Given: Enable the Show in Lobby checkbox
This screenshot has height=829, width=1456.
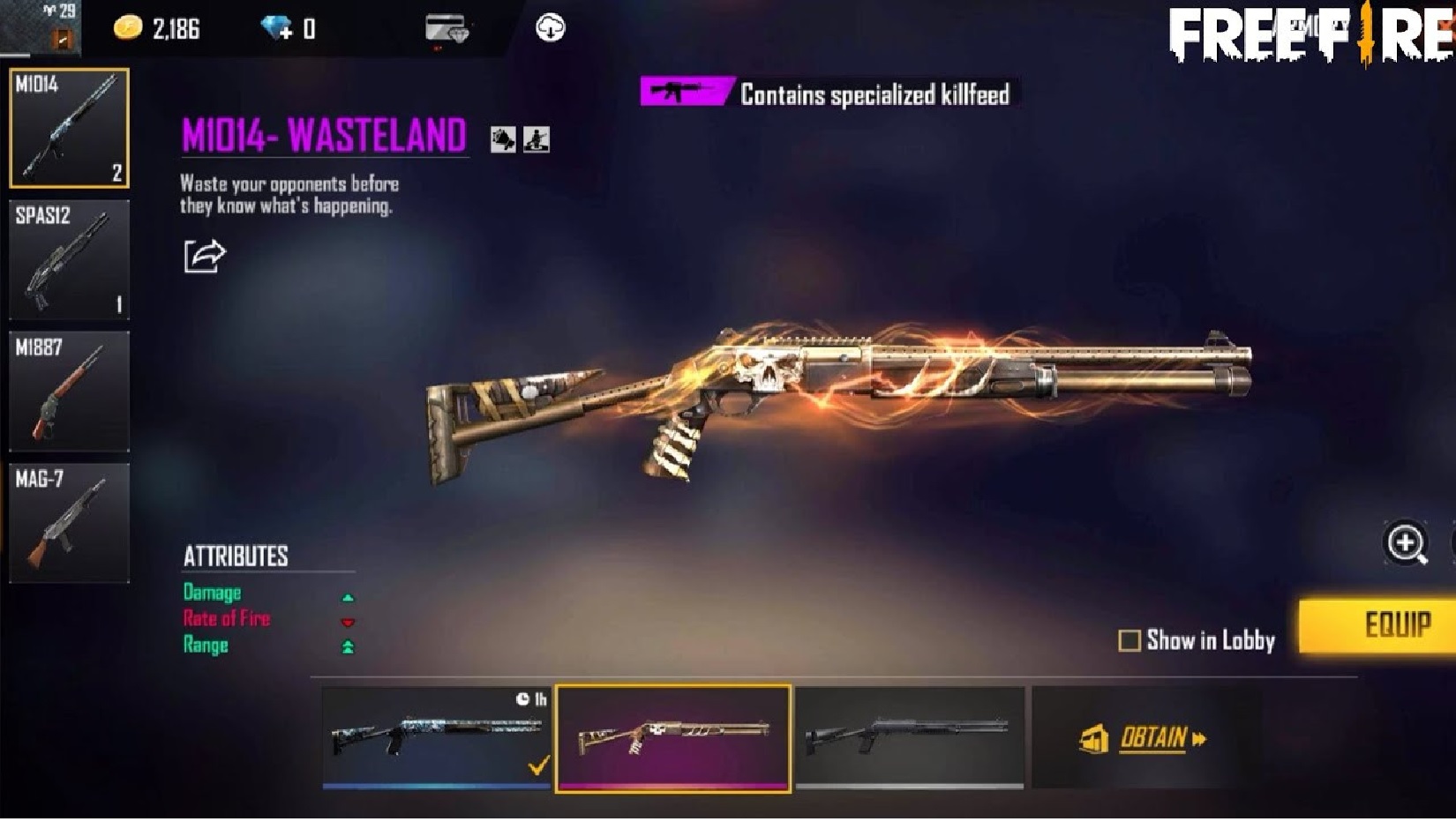Looking at the screenshot, I should 1130,641.
